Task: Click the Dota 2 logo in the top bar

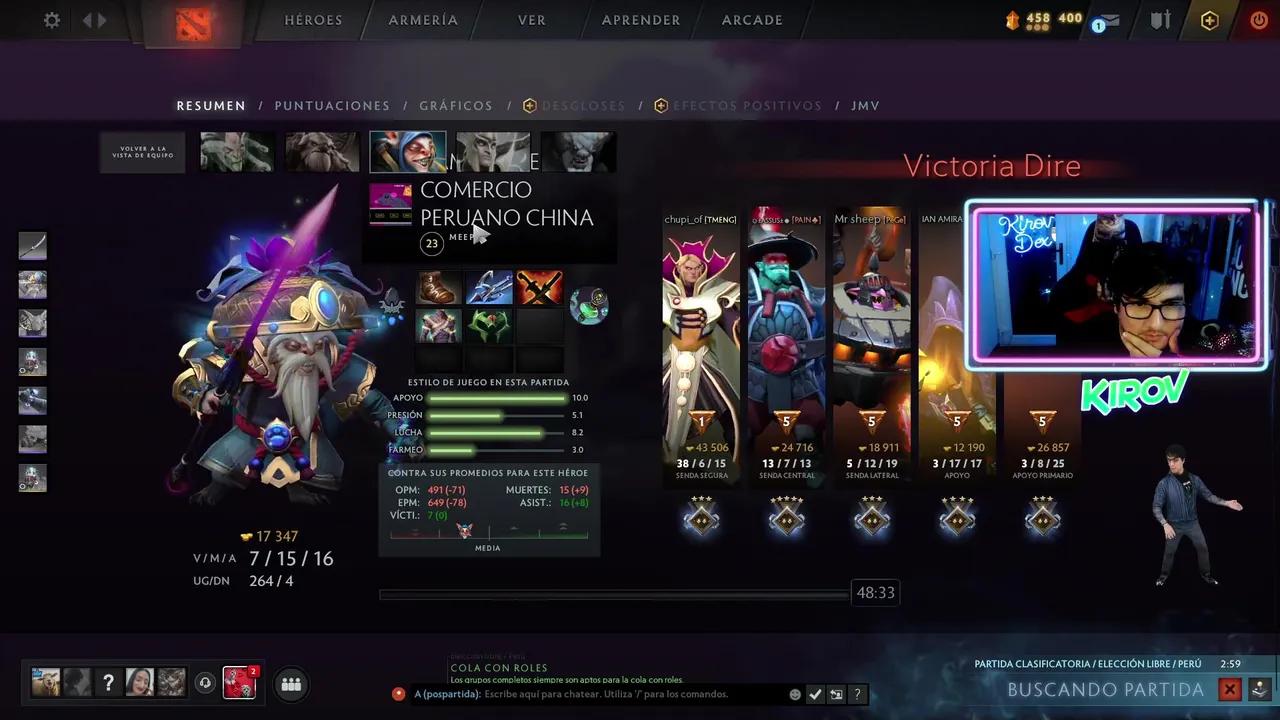Action: (194, 21)
